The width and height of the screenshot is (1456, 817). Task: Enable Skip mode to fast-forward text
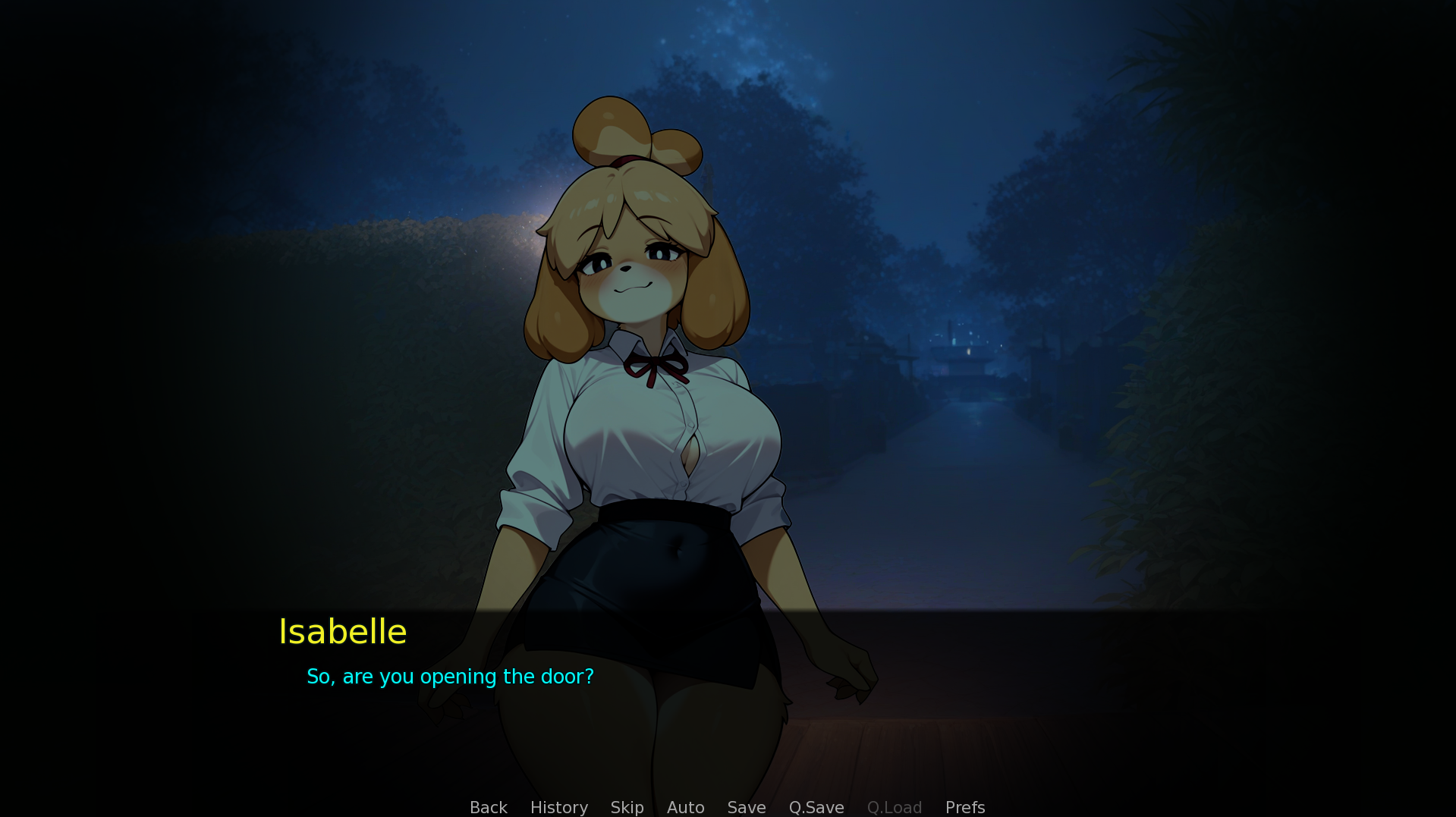(627, 807)
